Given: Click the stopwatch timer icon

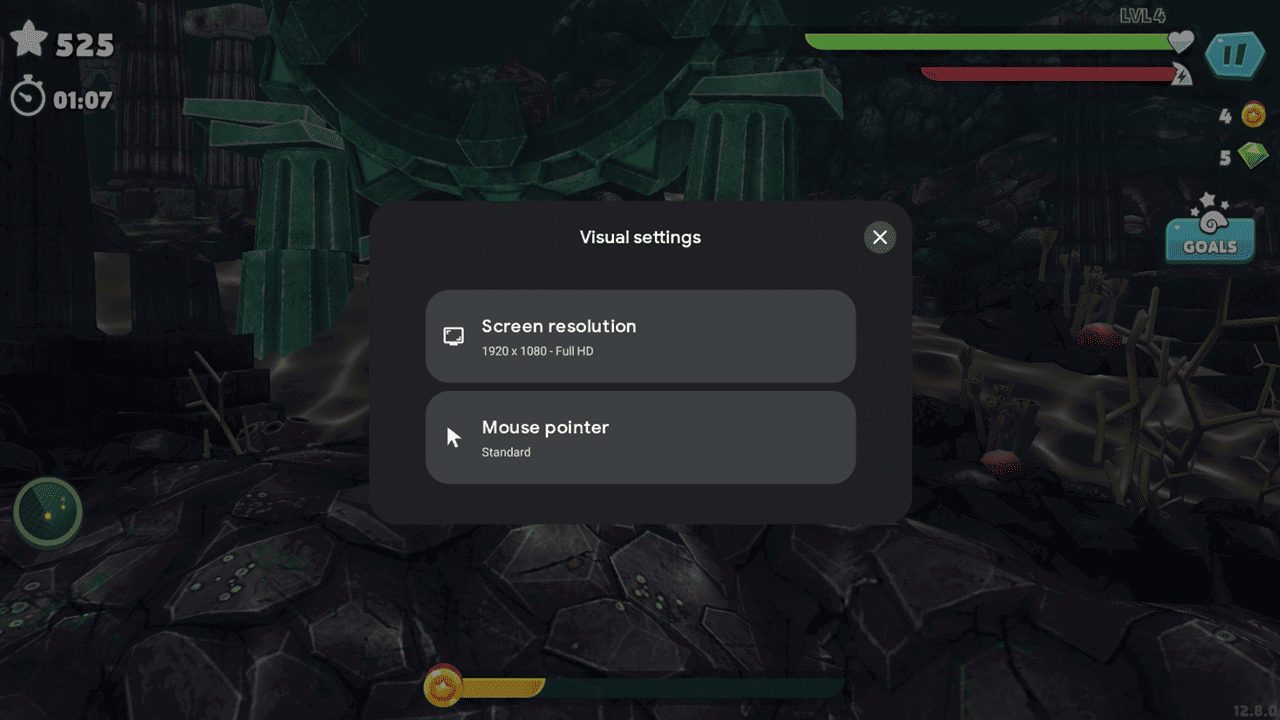Looking at the screenshot, I should click(28, 97).
